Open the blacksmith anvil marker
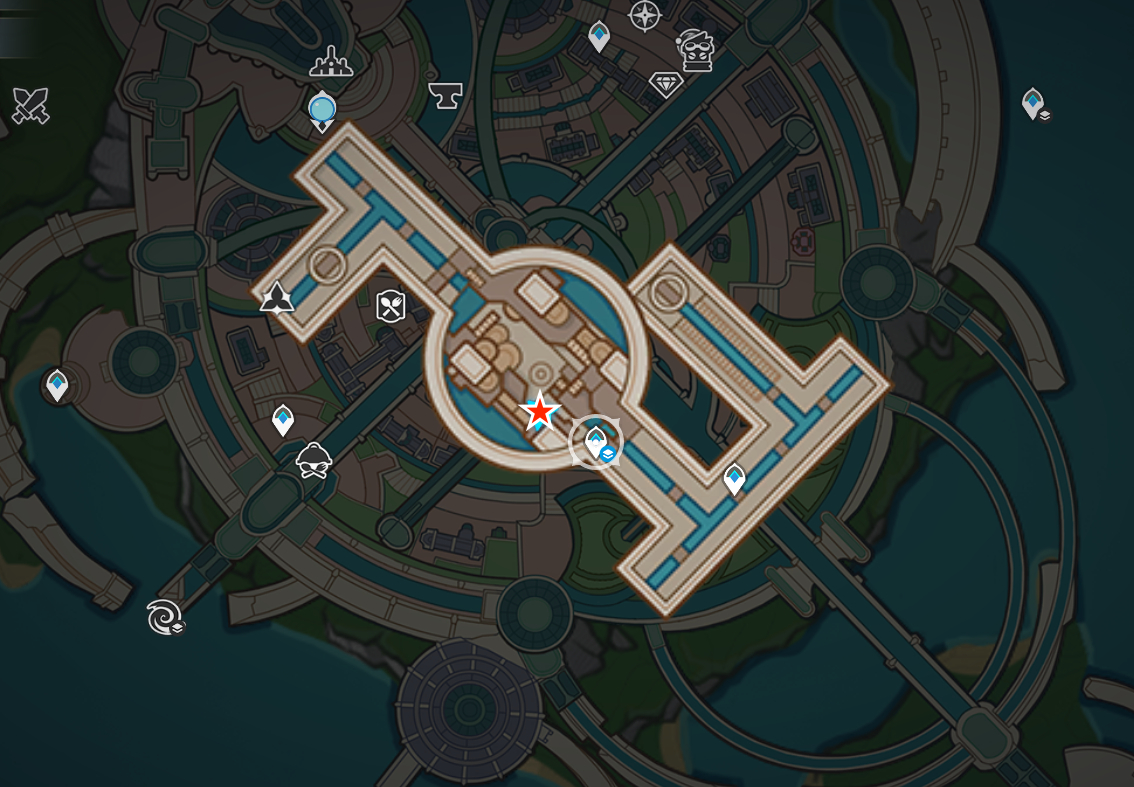1134x787 pixels. (x=445, y=95)
